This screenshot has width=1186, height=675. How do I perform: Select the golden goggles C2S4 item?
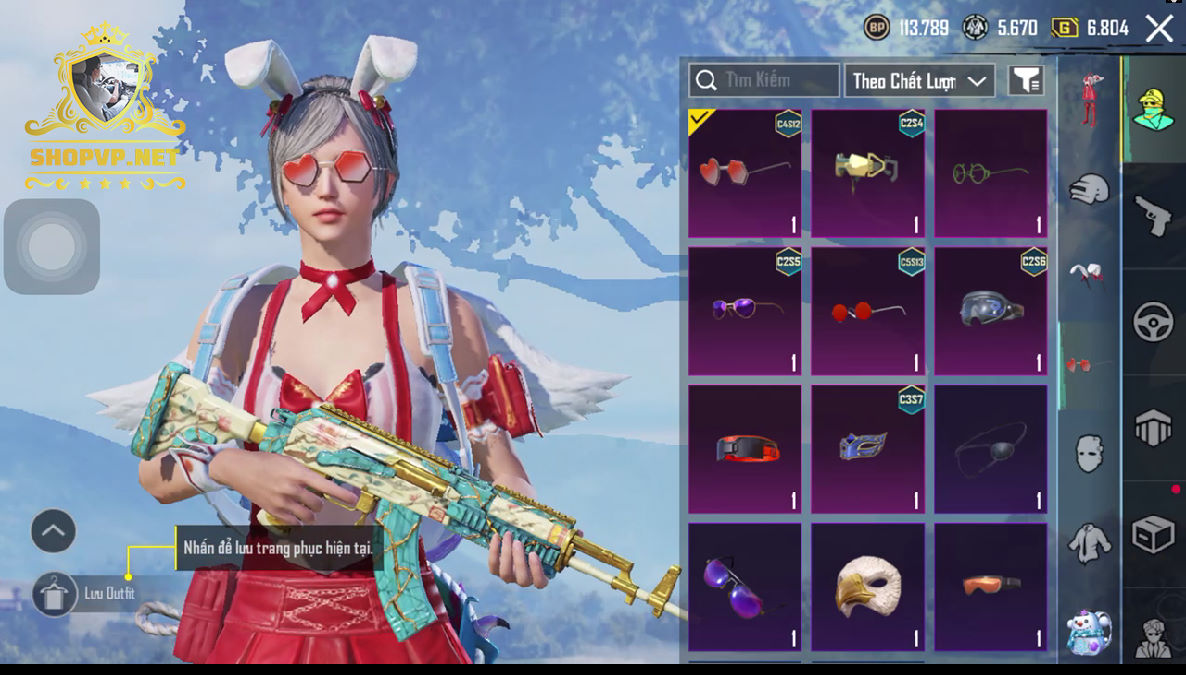(868, 174)
